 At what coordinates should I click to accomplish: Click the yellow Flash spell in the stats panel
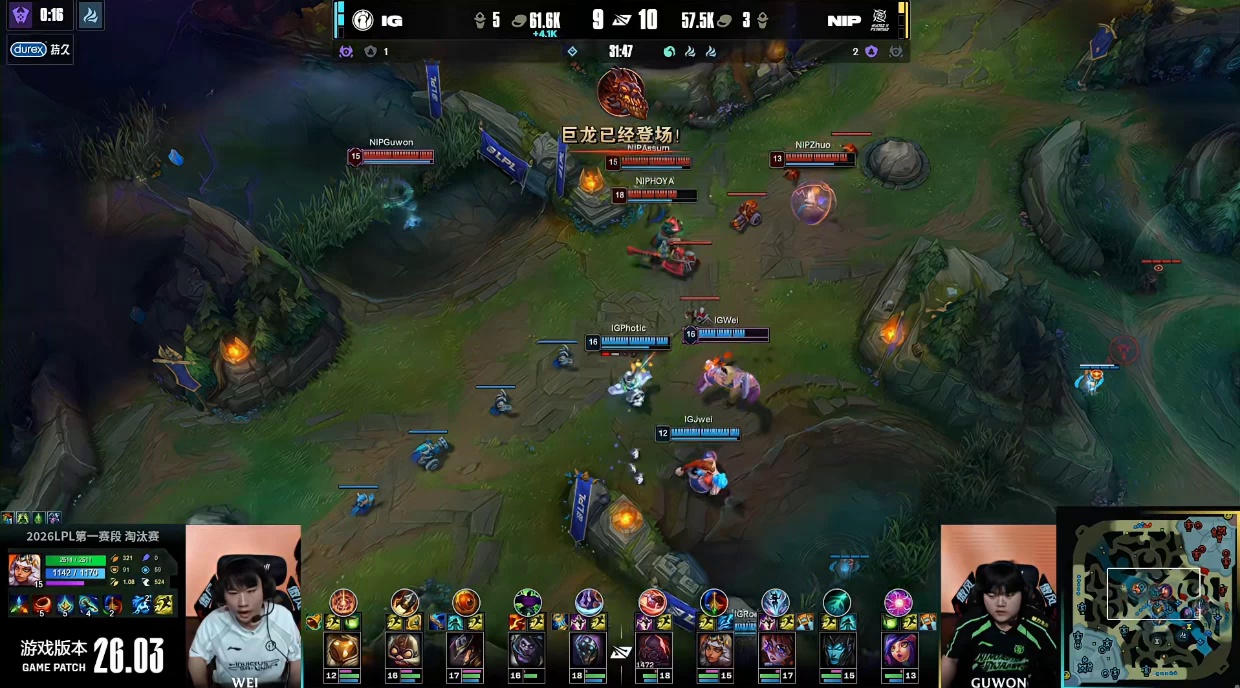click(x=164, y=604)
